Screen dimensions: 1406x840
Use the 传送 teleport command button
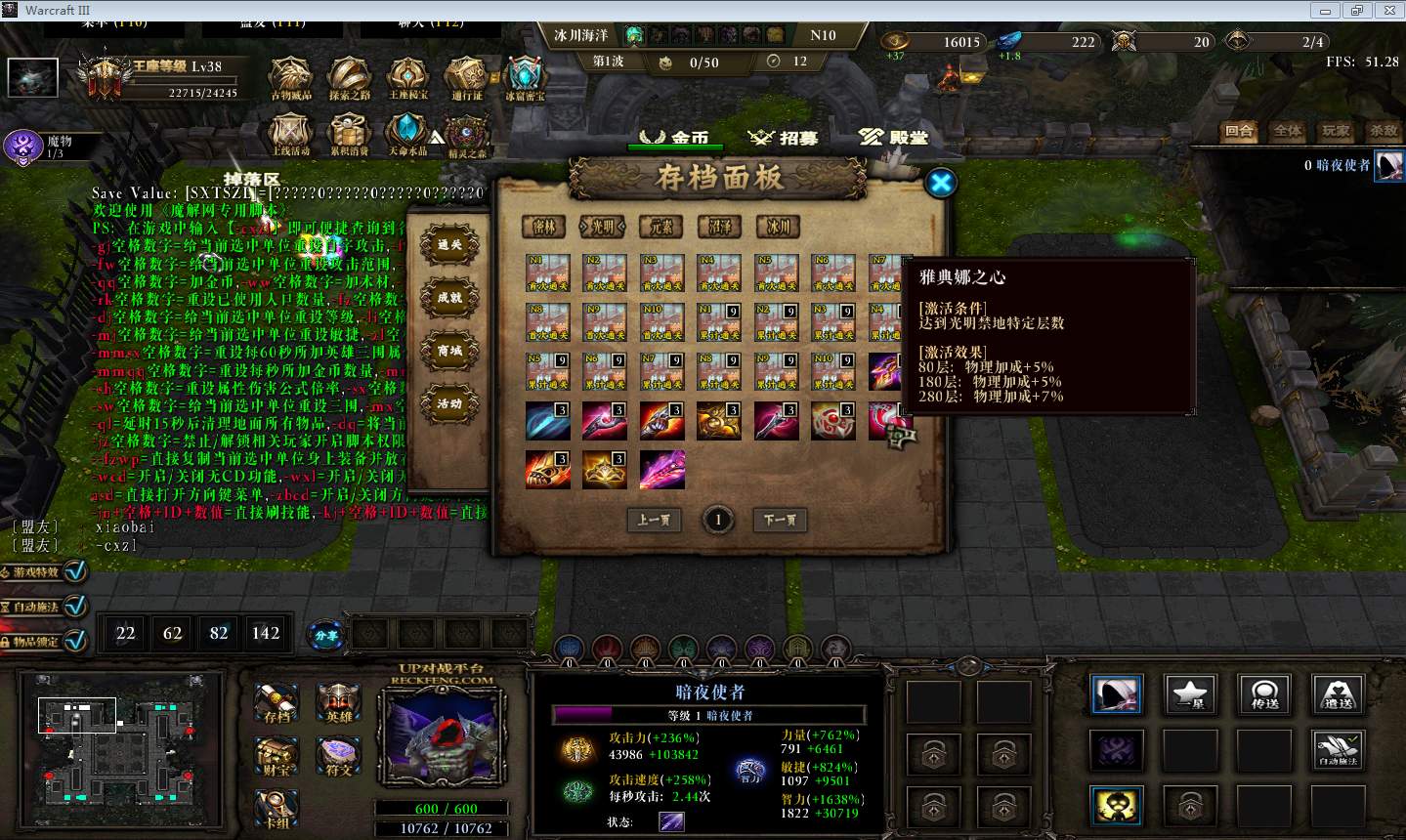click(x=1264, y=694)
